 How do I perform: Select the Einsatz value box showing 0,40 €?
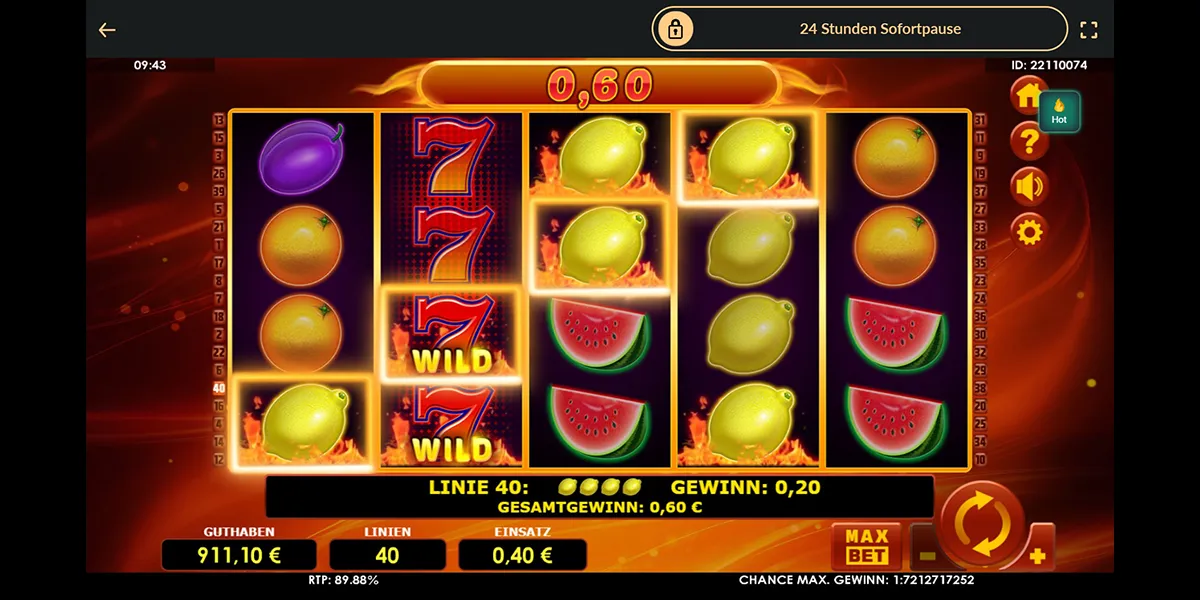coord(522,555)
